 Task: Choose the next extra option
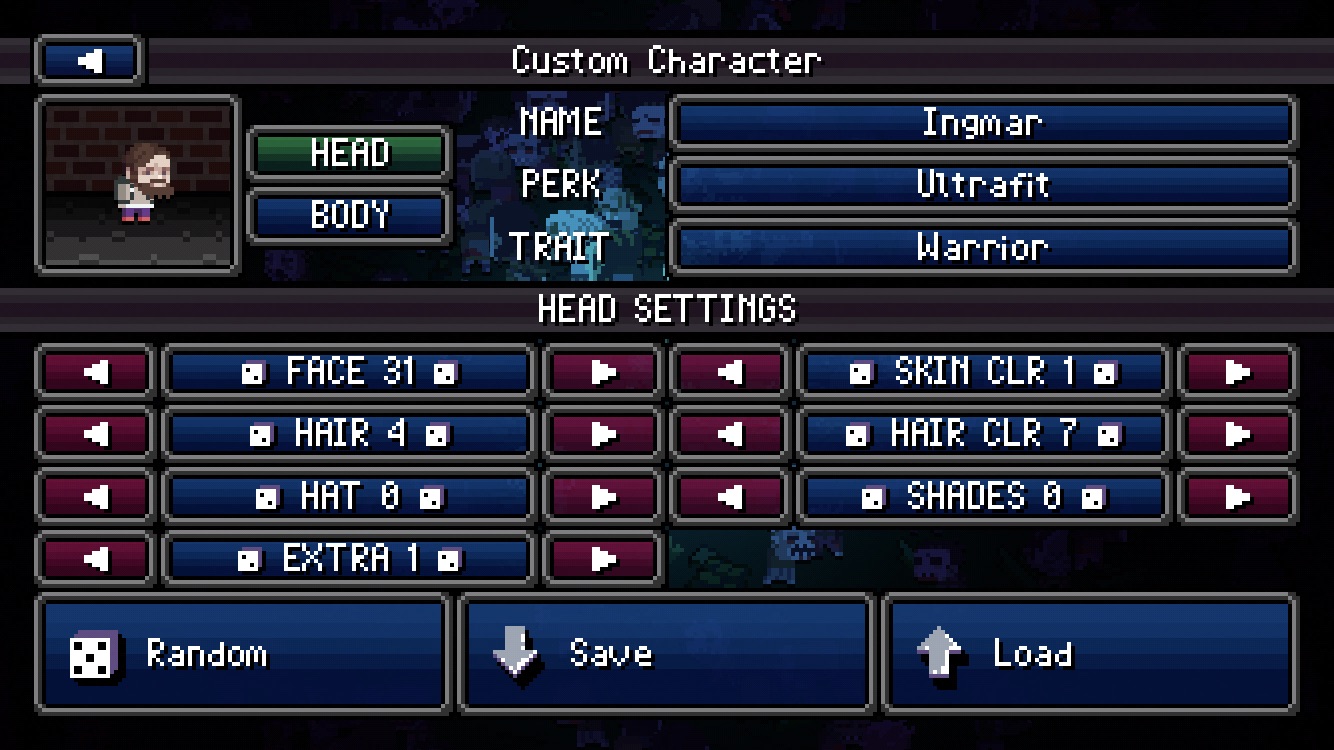(x=602, y=558)
